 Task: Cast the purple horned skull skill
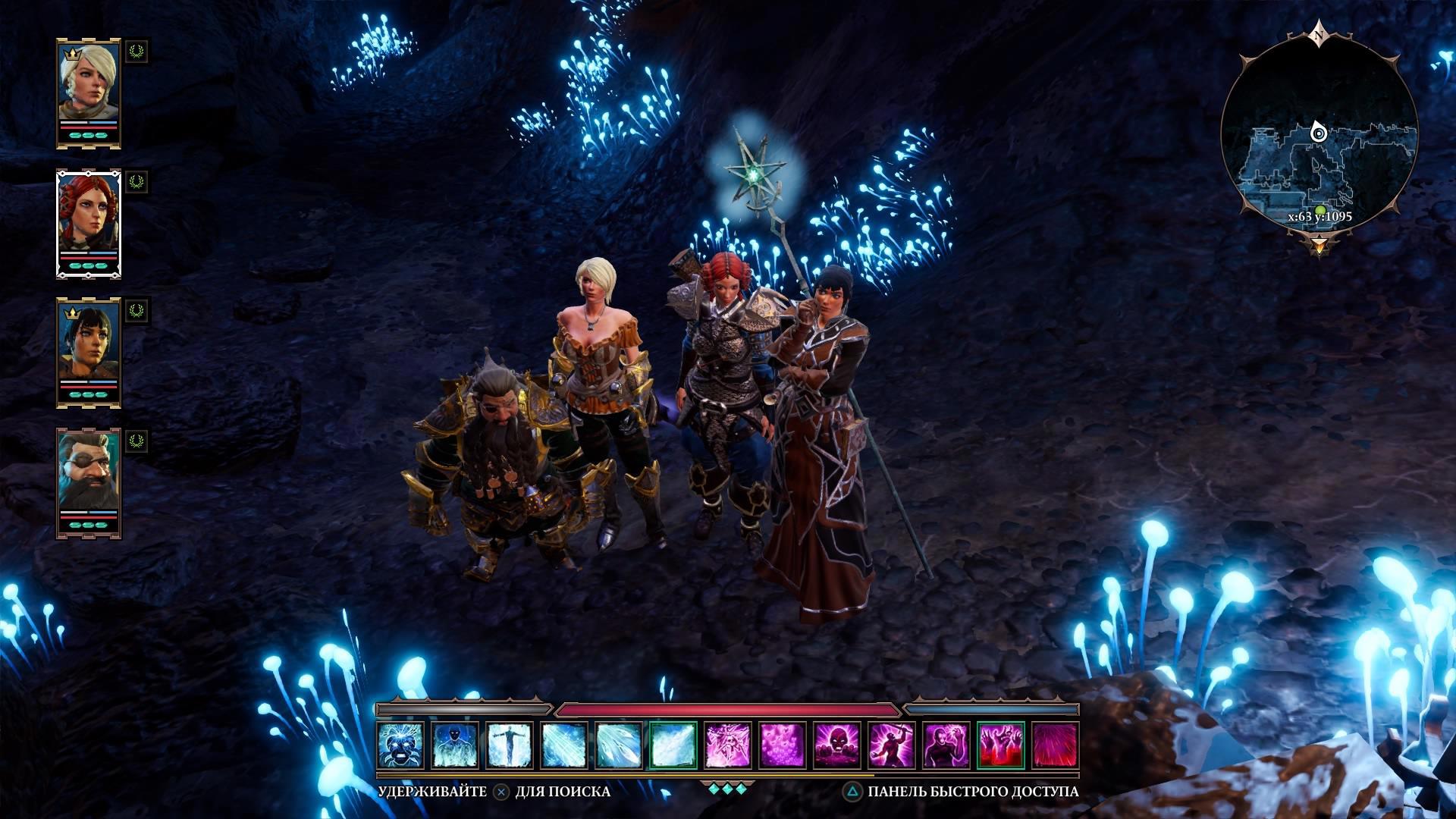click(x=728, y=745)
